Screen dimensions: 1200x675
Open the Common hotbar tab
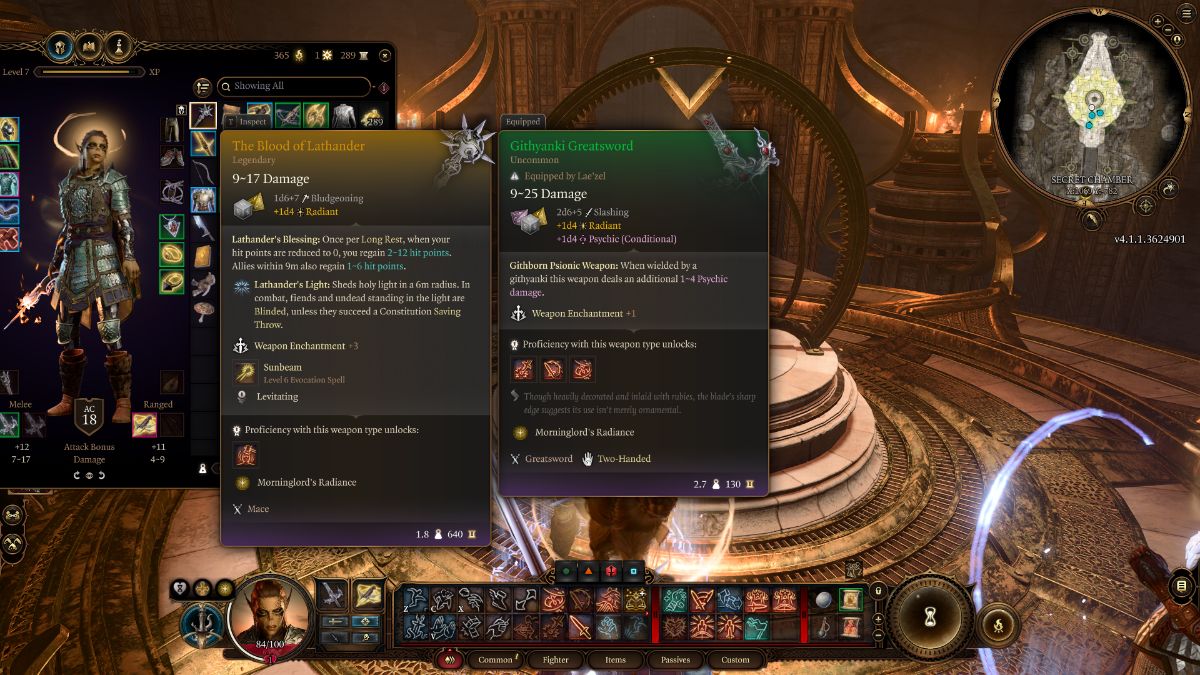(496, 660)
